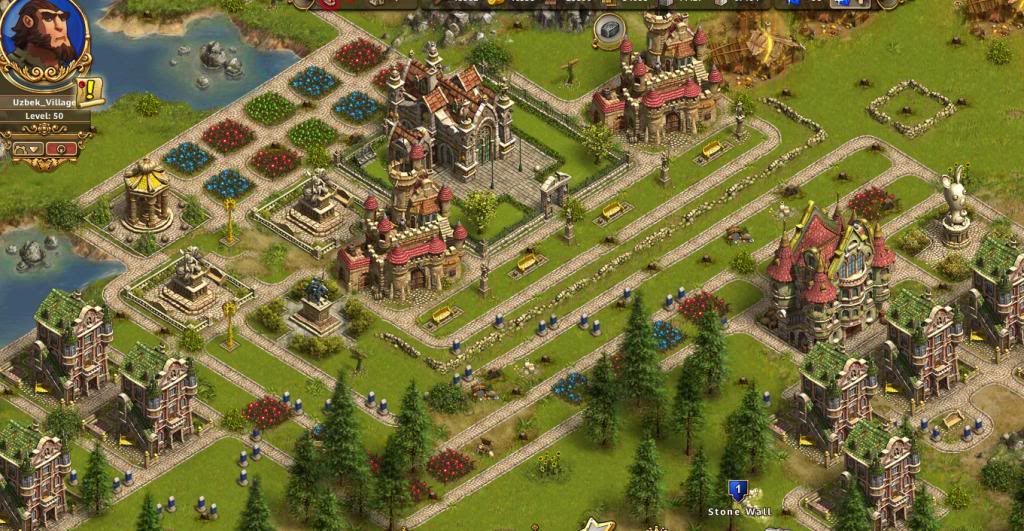The height and width of the screenshot is (531, 1024).
Task: Expand the dropdown arrow button under Level
Action: (x=28, y=148)
